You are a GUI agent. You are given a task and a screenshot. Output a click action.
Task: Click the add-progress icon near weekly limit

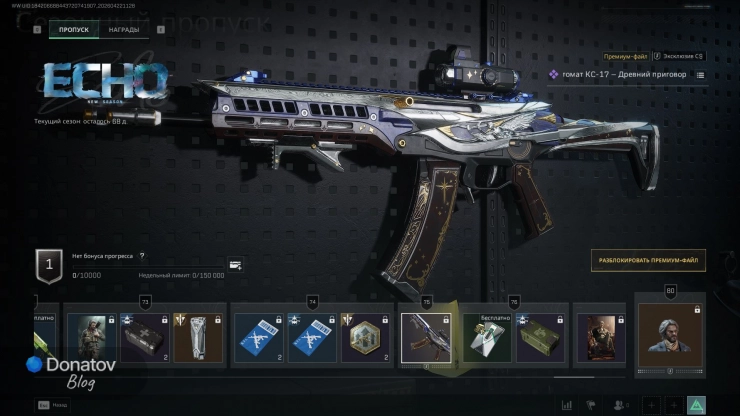235,265
